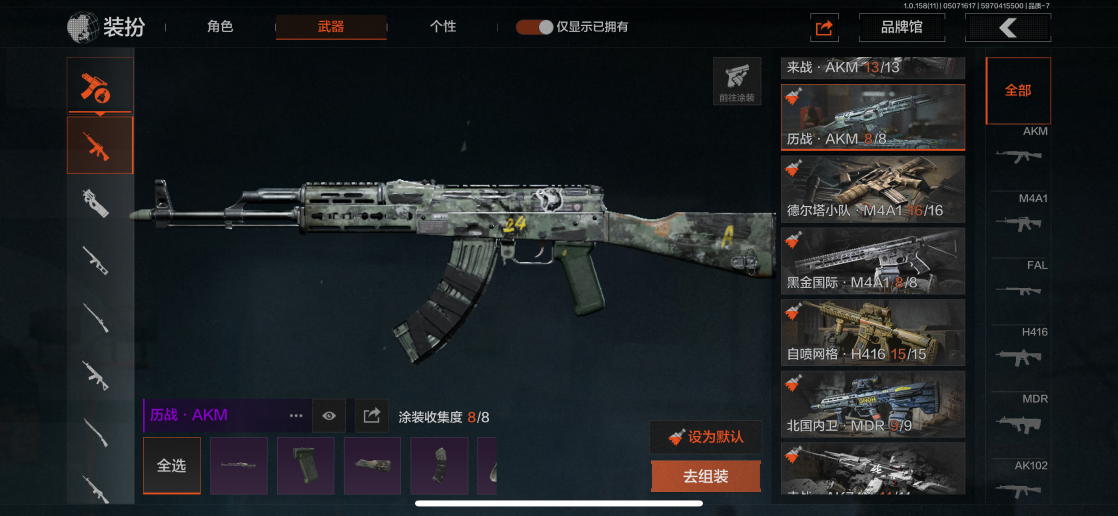Tap the 去组装 assemble button
This screenshot has width=1118, height=516.
pyautogui.click(x=705, y=477)
